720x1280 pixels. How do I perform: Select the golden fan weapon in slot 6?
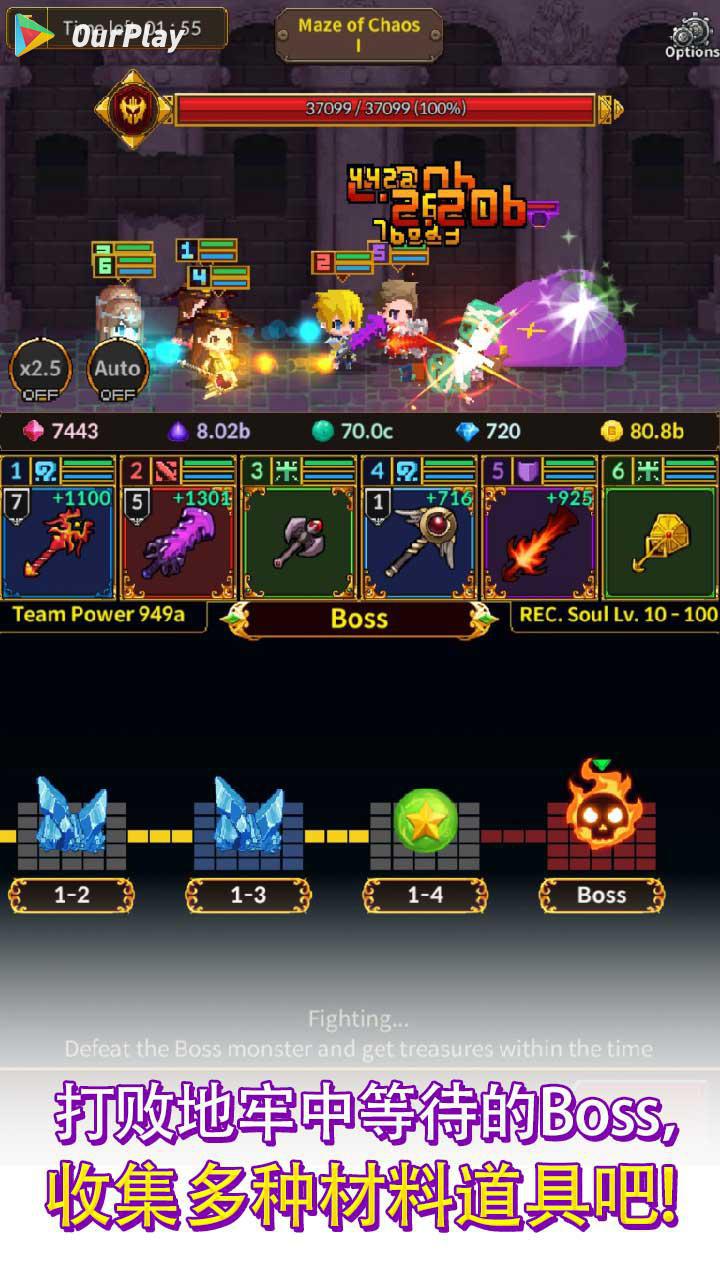point(661,540)
